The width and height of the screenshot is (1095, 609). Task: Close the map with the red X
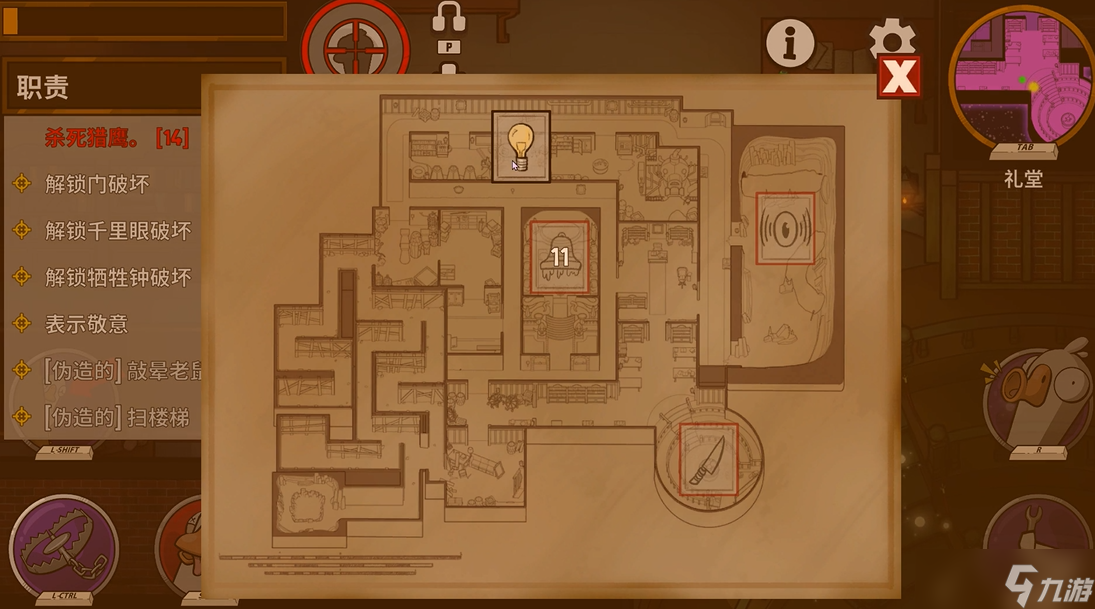(x=898, y=77)
